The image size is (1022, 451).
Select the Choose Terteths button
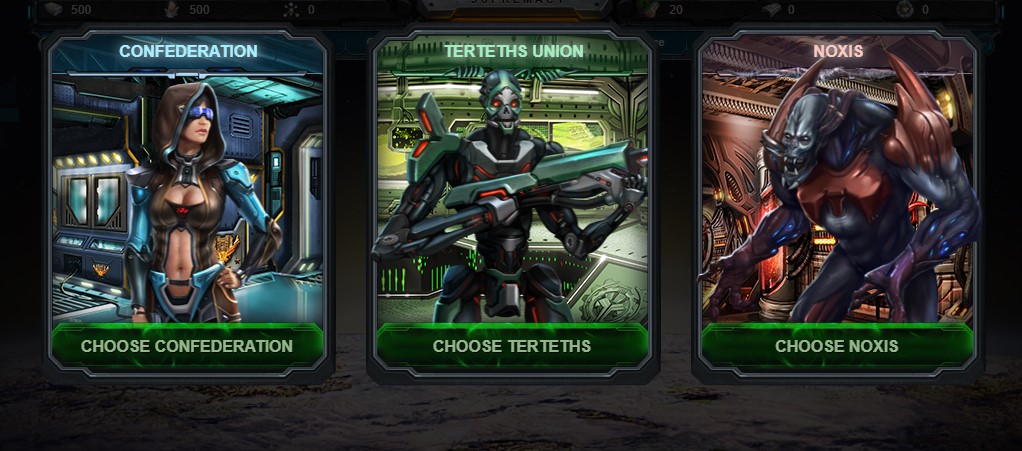(x=512, y=346)
